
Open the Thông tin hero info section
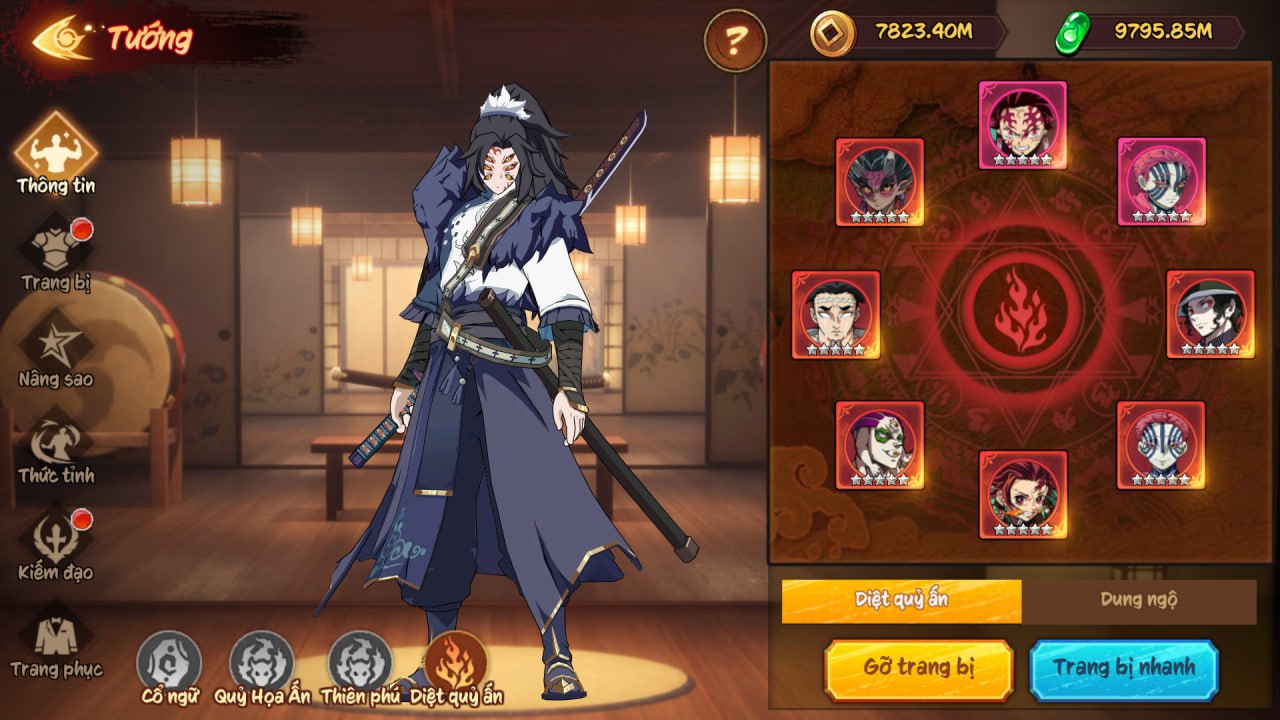click(x=56, y=152)
